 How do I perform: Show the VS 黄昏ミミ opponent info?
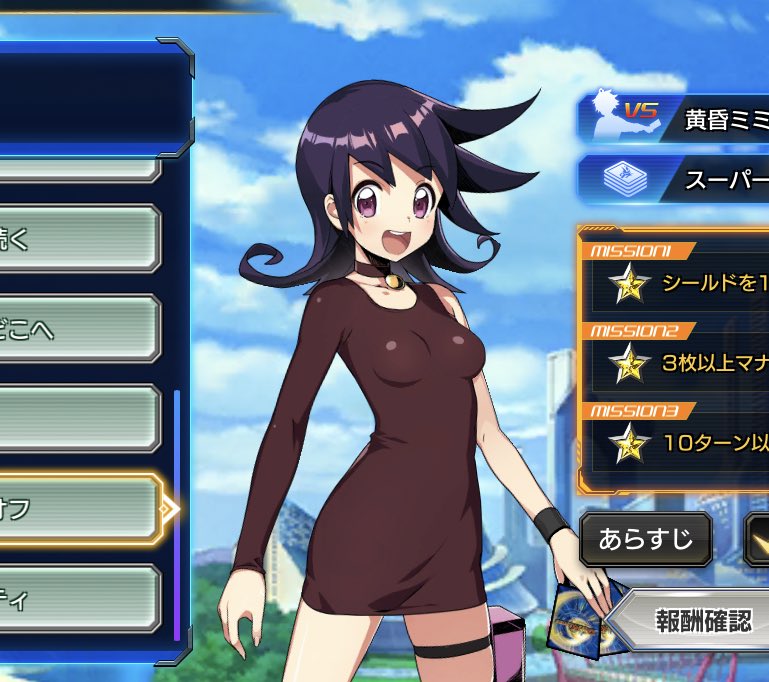coord(675,120)
